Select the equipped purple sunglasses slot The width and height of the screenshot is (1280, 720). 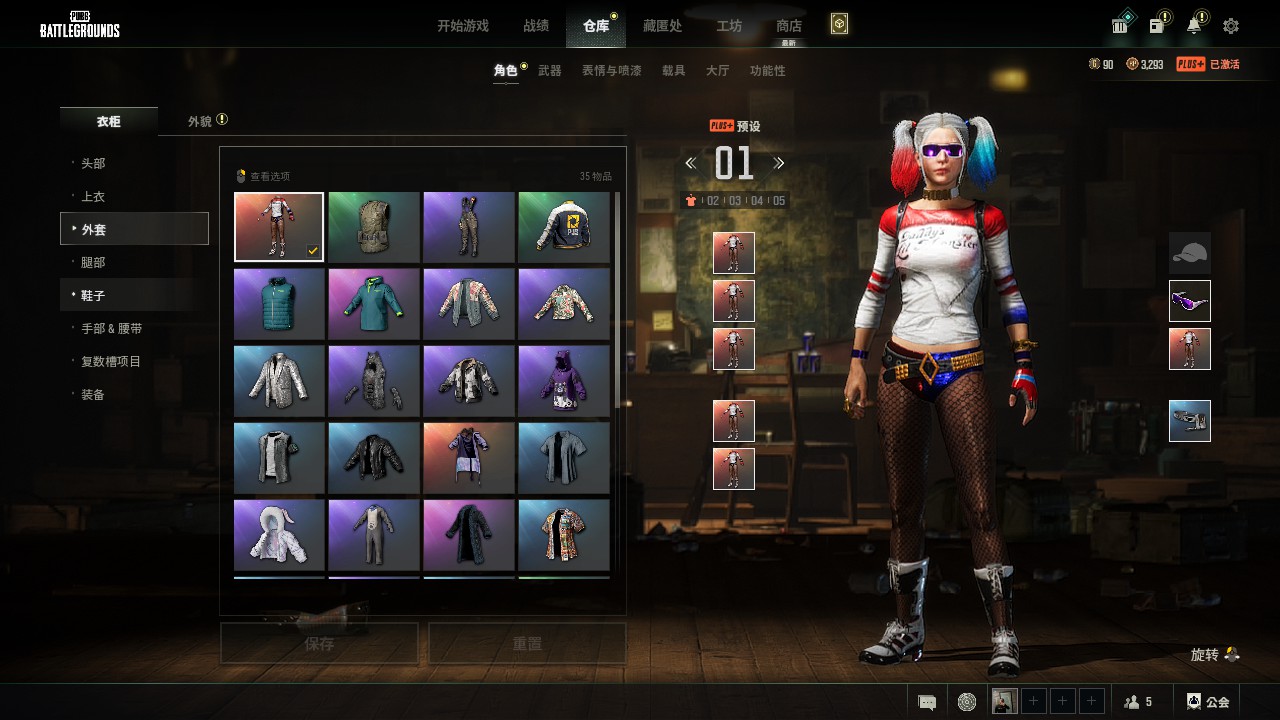1190,301
